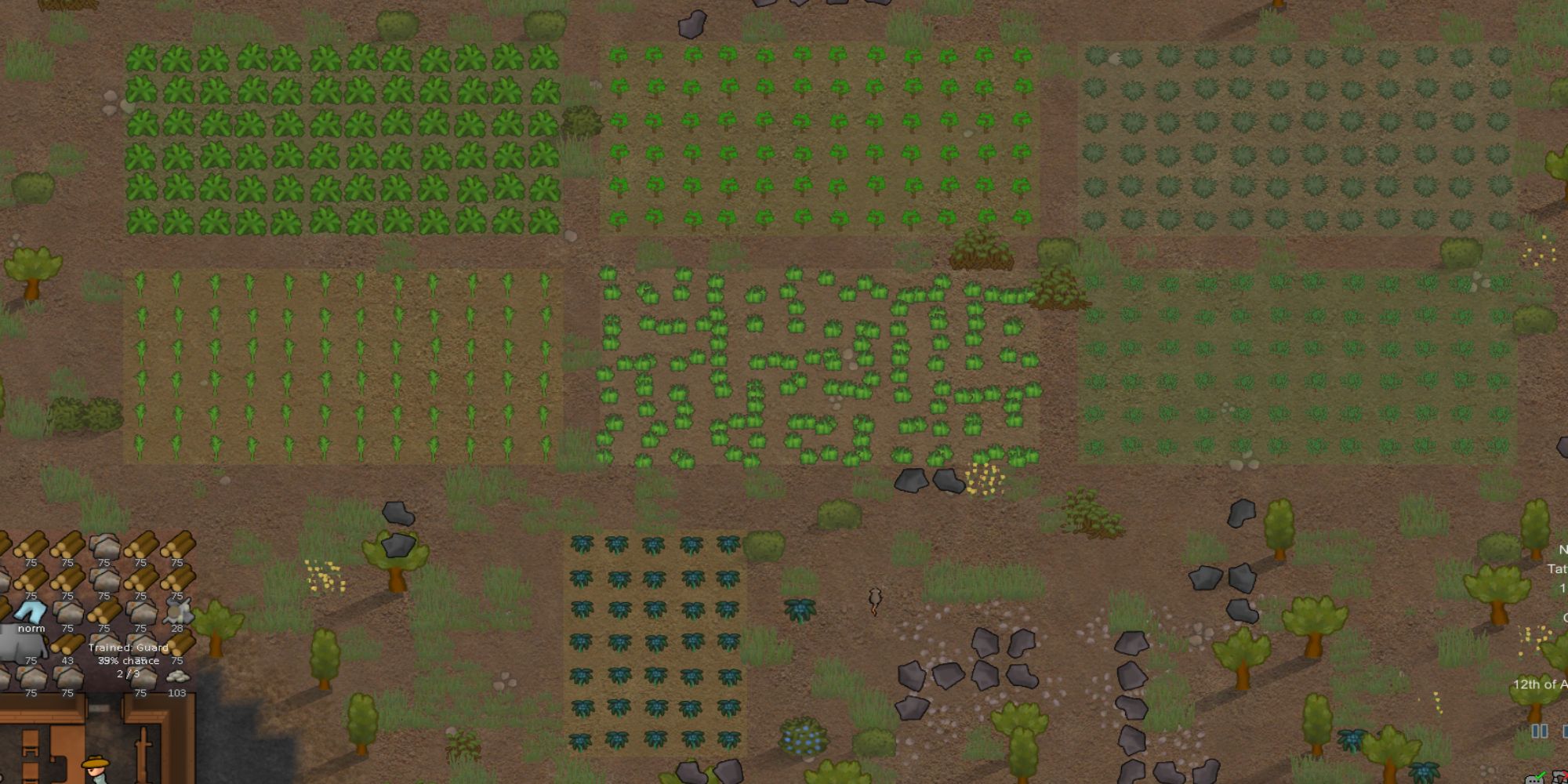Viewport: 1568px width, 784px height.
Task: Select a stone chunk stack in the storage zone
Action: coord(103,543)
